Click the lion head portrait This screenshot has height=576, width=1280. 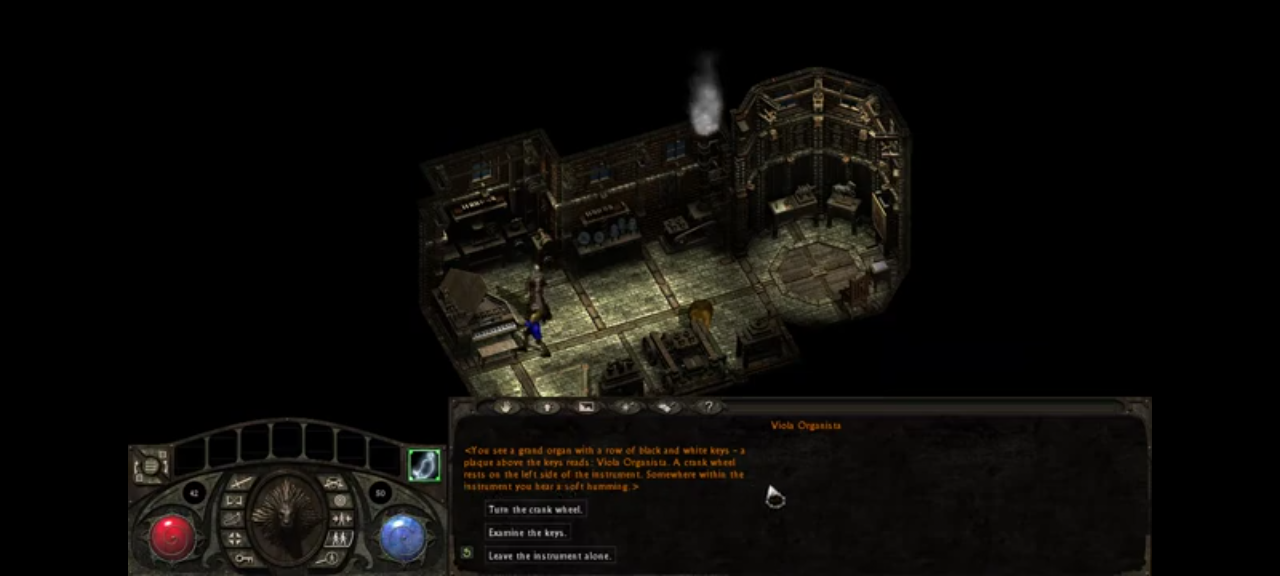pyautogui.click(x=286, y=516)
